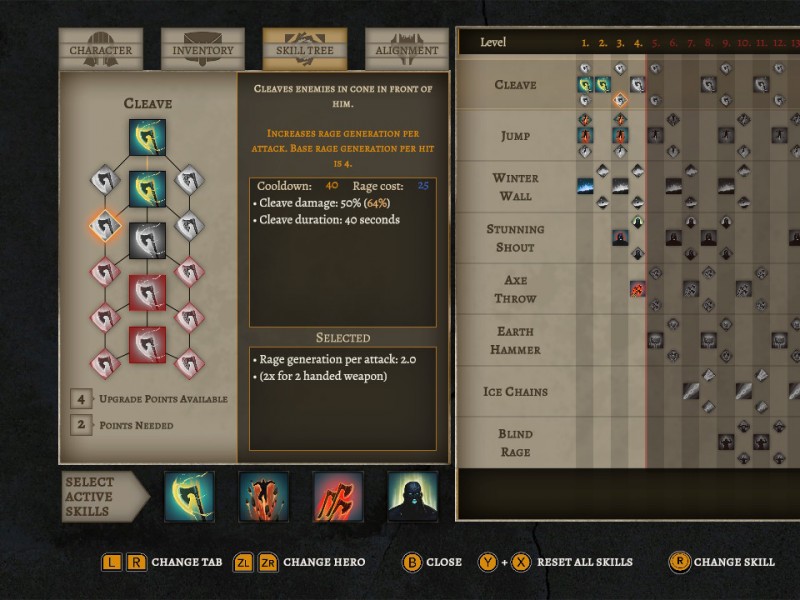Image resolution: width=800 pixels, height=600 pixels.
Task: Open the Inventory tab
Action: [203, 50]
